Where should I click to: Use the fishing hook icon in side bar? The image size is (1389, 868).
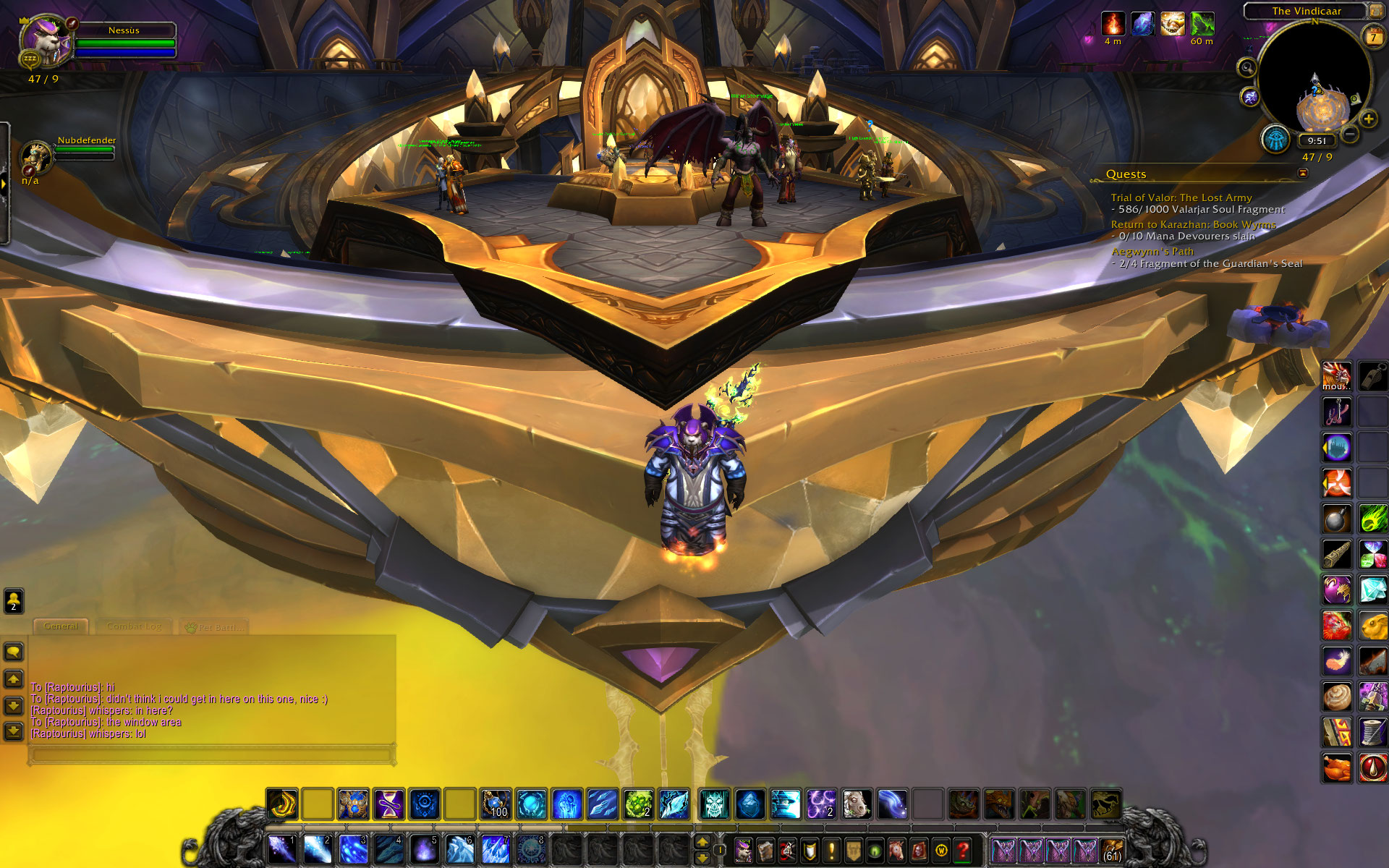tap(1336, 412)
